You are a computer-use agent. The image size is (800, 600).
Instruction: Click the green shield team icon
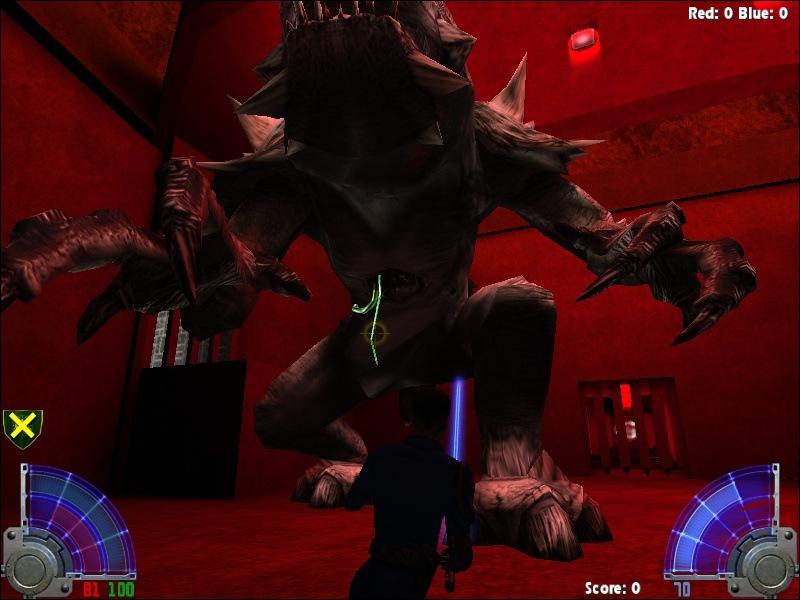[x=23, y=429]
